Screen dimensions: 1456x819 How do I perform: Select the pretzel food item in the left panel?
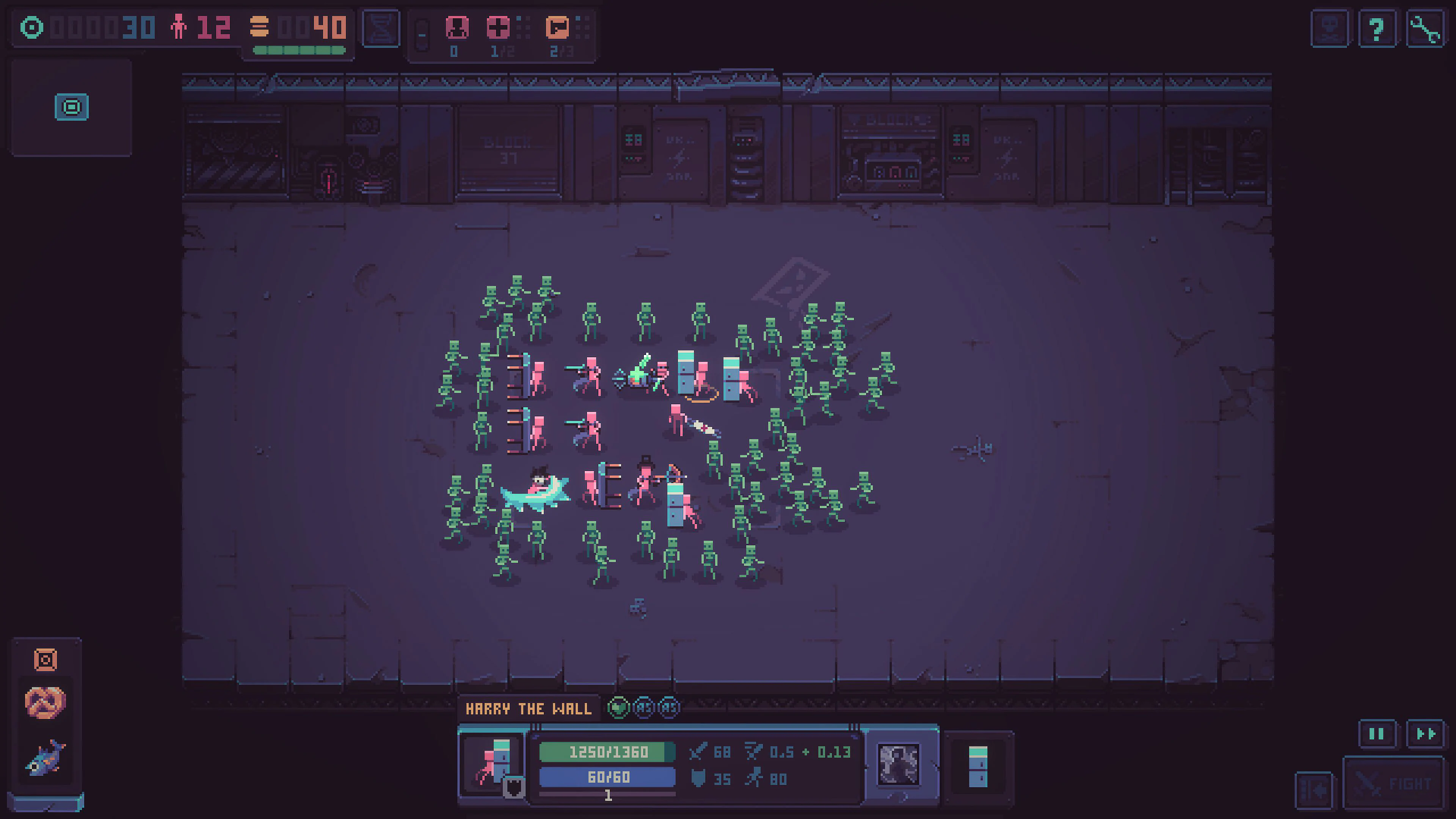click(45, 703)
